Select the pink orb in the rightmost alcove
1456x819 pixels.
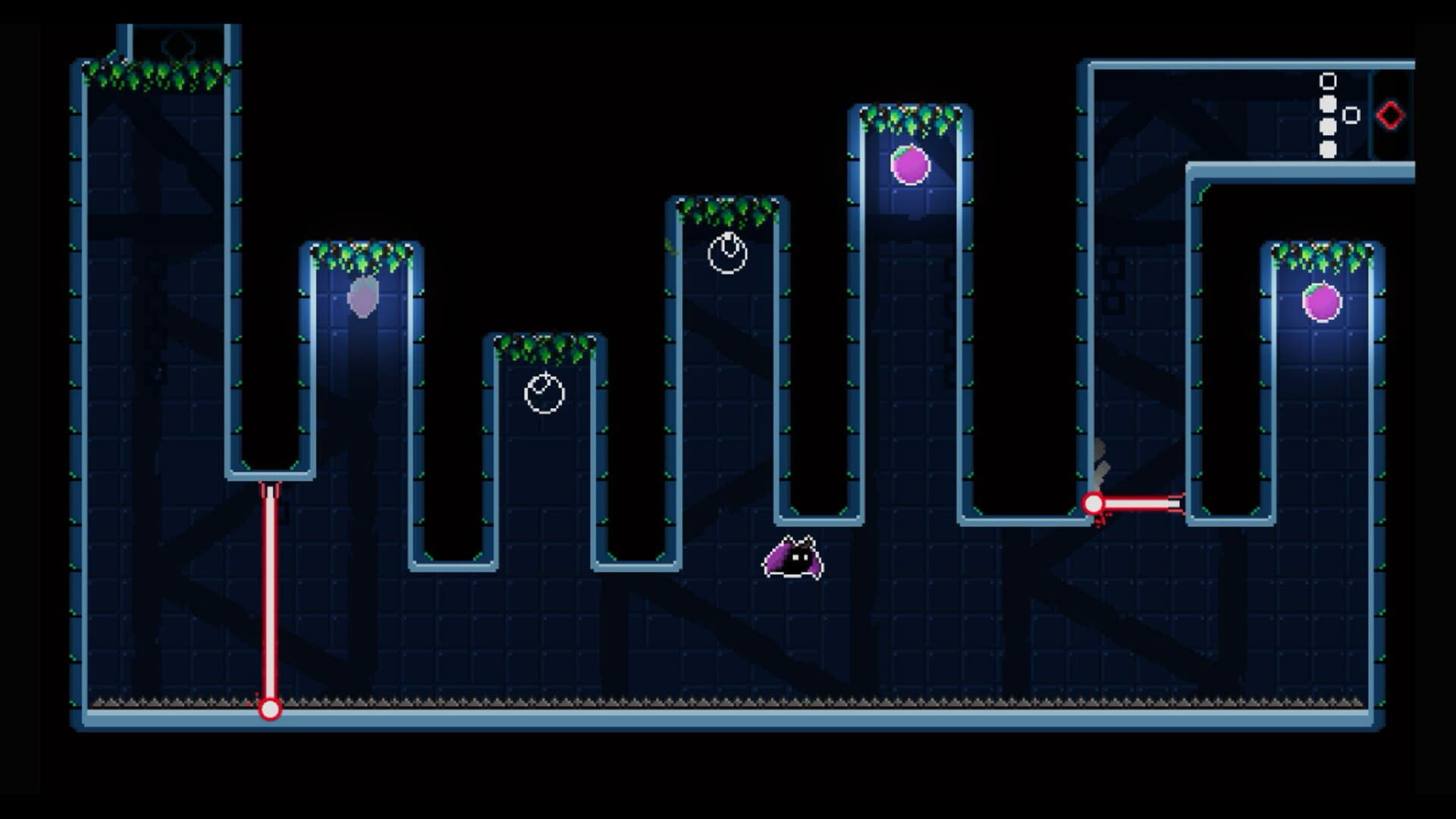1321,302
